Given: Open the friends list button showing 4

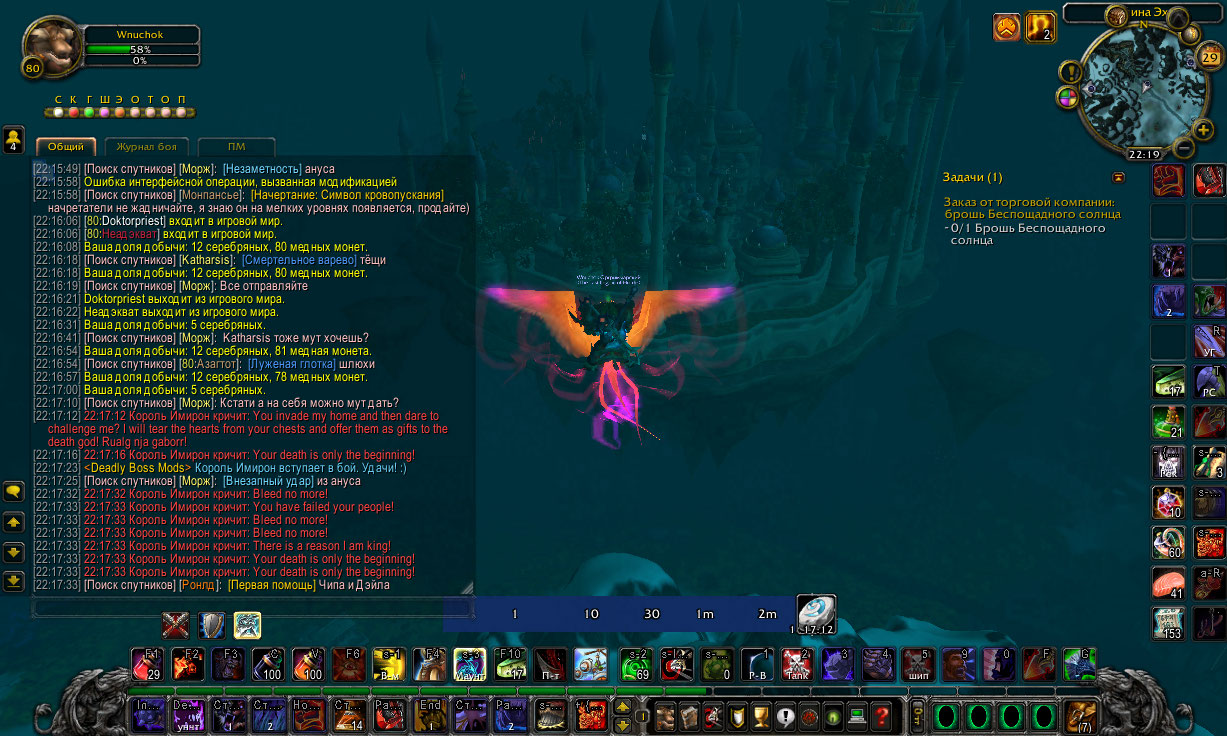Looking at the screenshot, I should click(14, 139).
